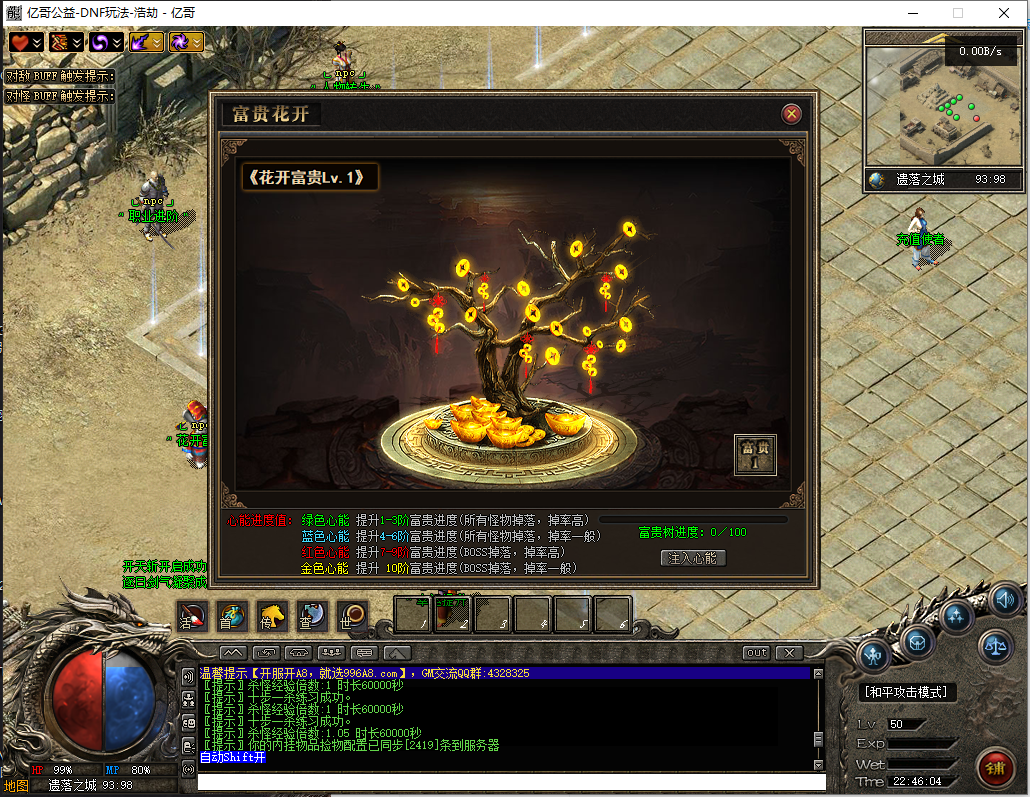Open the 传 golden horse shortcut icon
The image size is (1030, 797).
click(271, 615)
